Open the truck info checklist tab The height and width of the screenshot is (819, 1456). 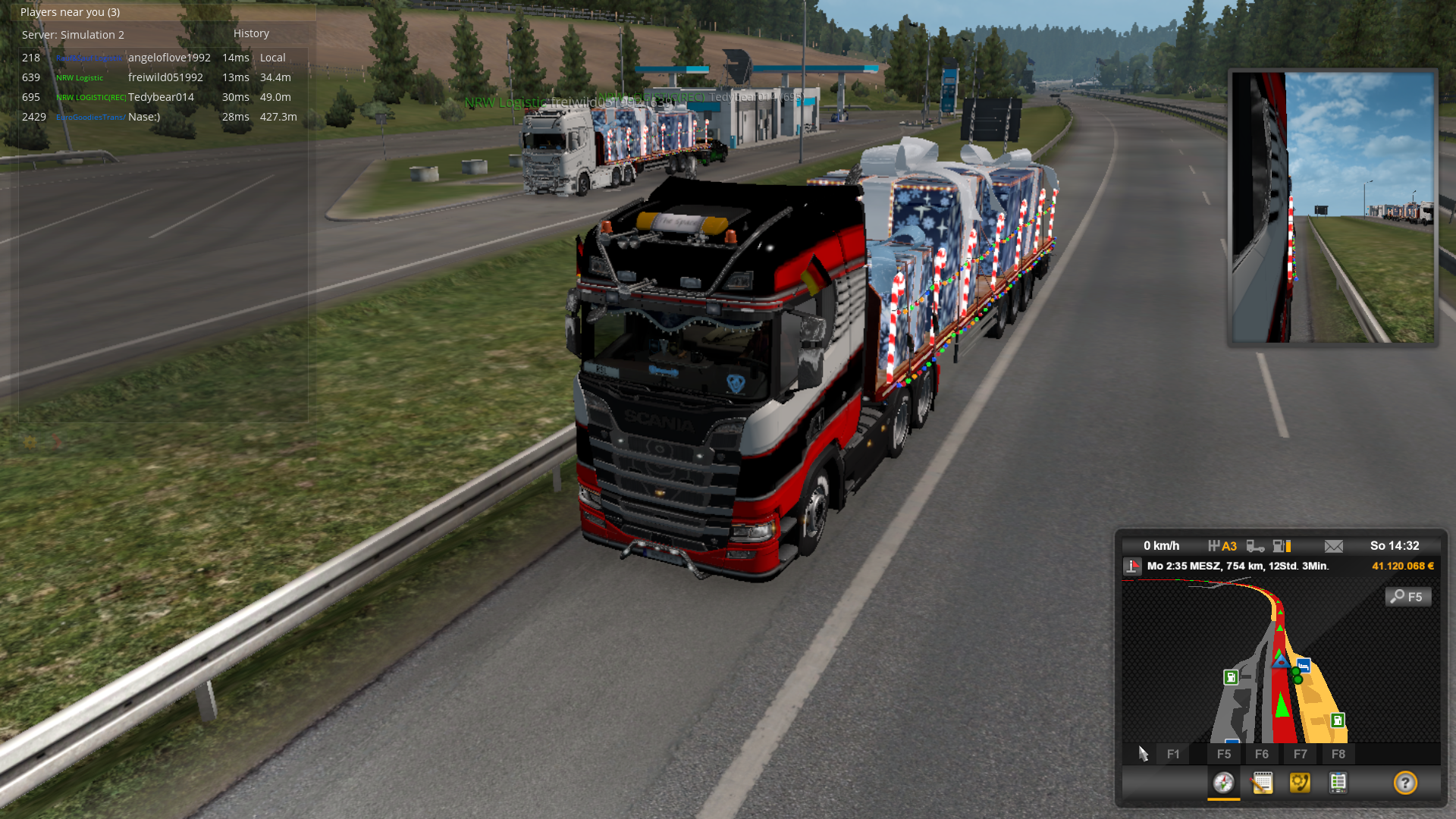coord(1338,783)
